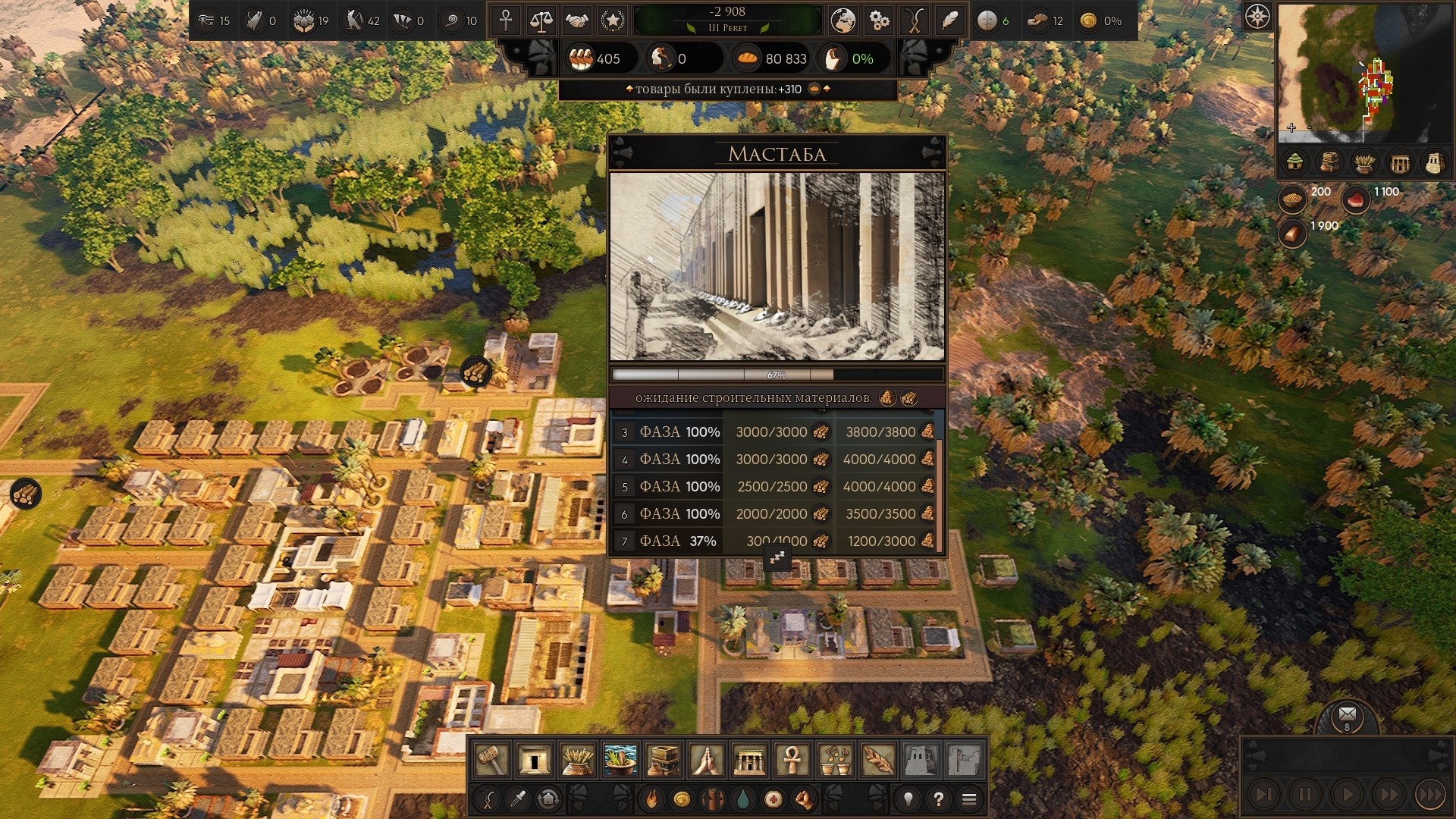Viewport: 1456px width, 819px height.
Task: Click the question mark help button
Action: tap(939, 799)
